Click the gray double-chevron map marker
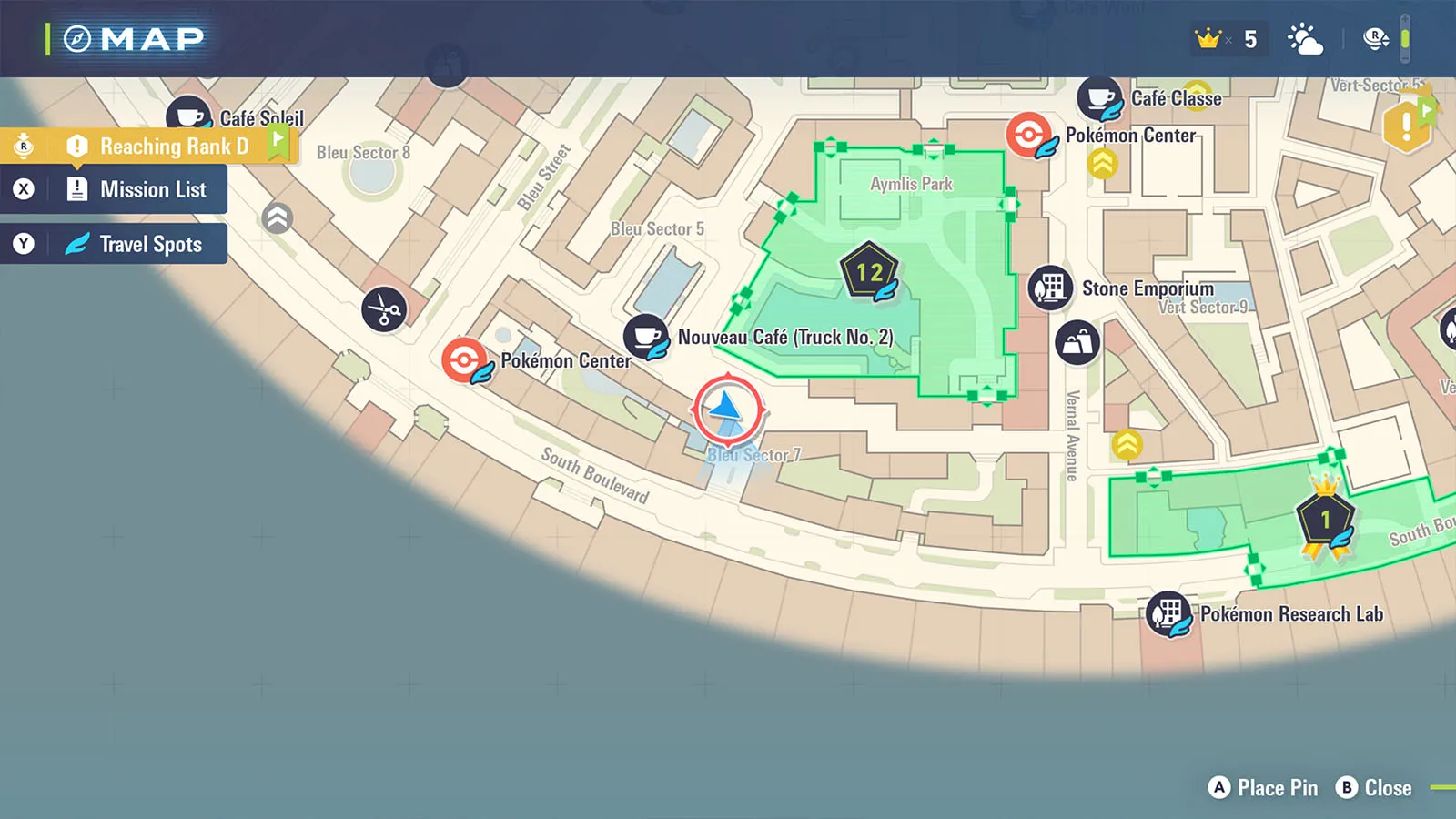This screenshot has width=1456, height=819. (278, 217)
